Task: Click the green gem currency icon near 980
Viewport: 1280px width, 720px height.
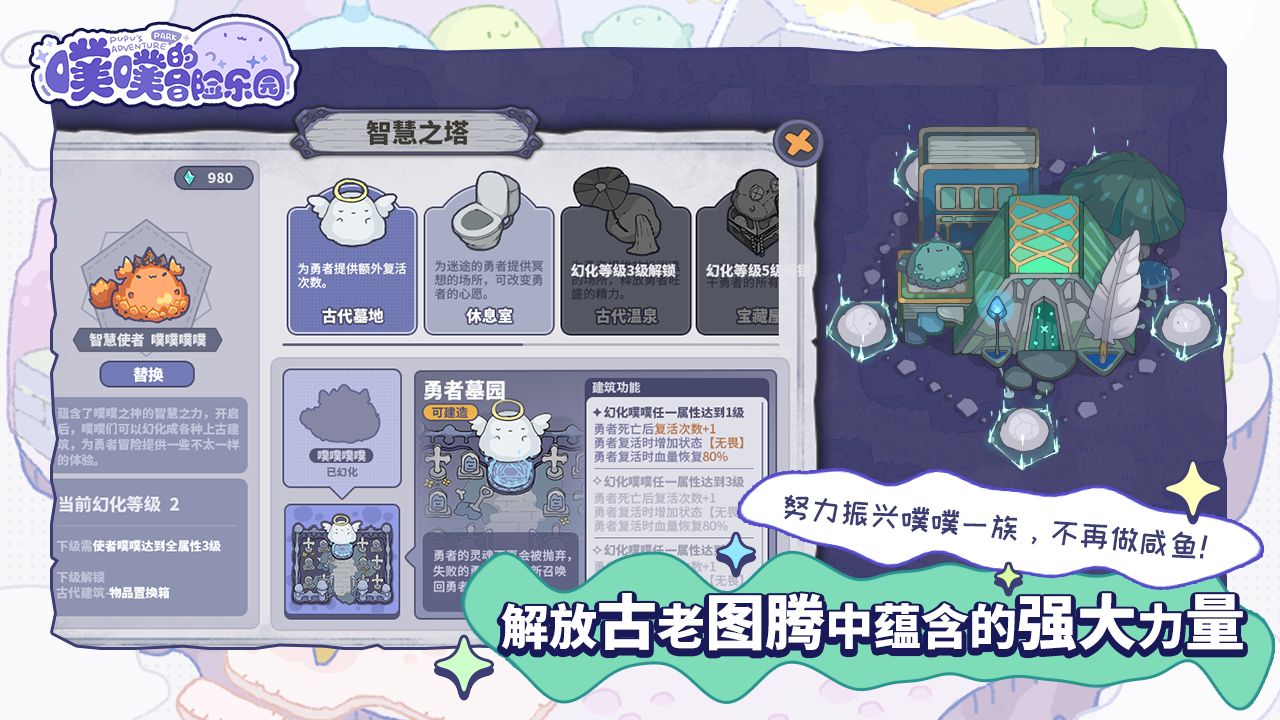Action: click(x=191, y=175)
